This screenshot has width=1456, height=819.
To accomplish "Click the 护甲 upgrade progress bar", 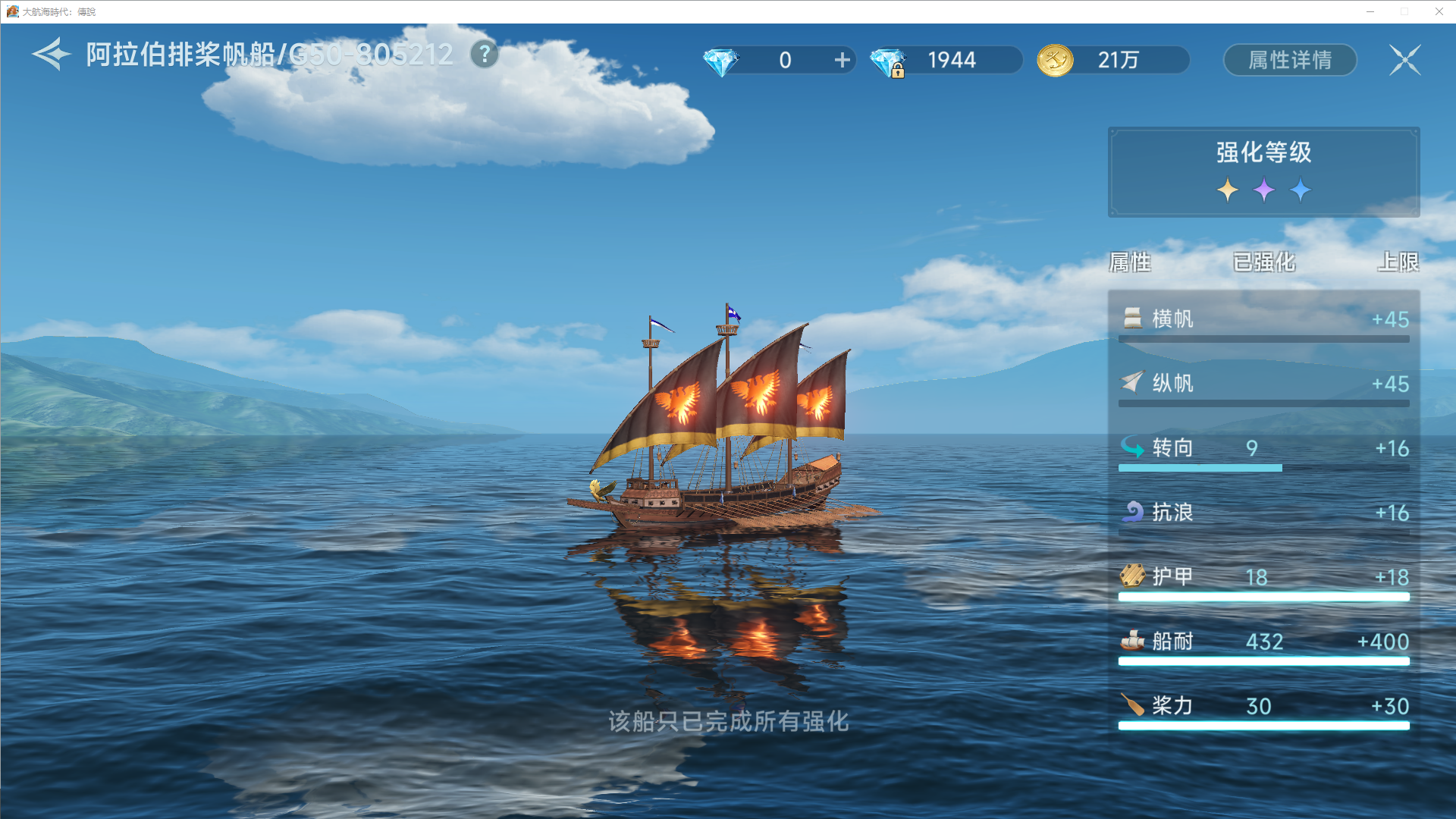I will point(1263,597).
